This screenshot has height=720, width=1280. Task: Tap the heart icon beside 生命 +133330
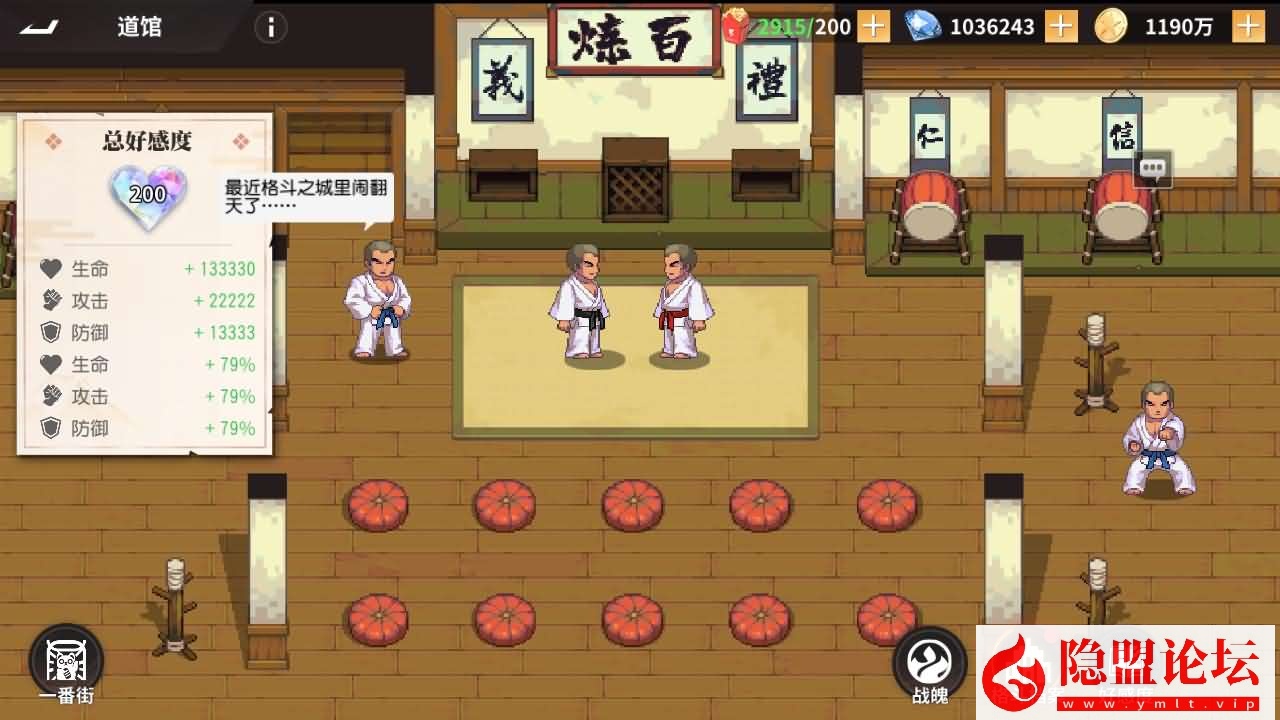49,268
